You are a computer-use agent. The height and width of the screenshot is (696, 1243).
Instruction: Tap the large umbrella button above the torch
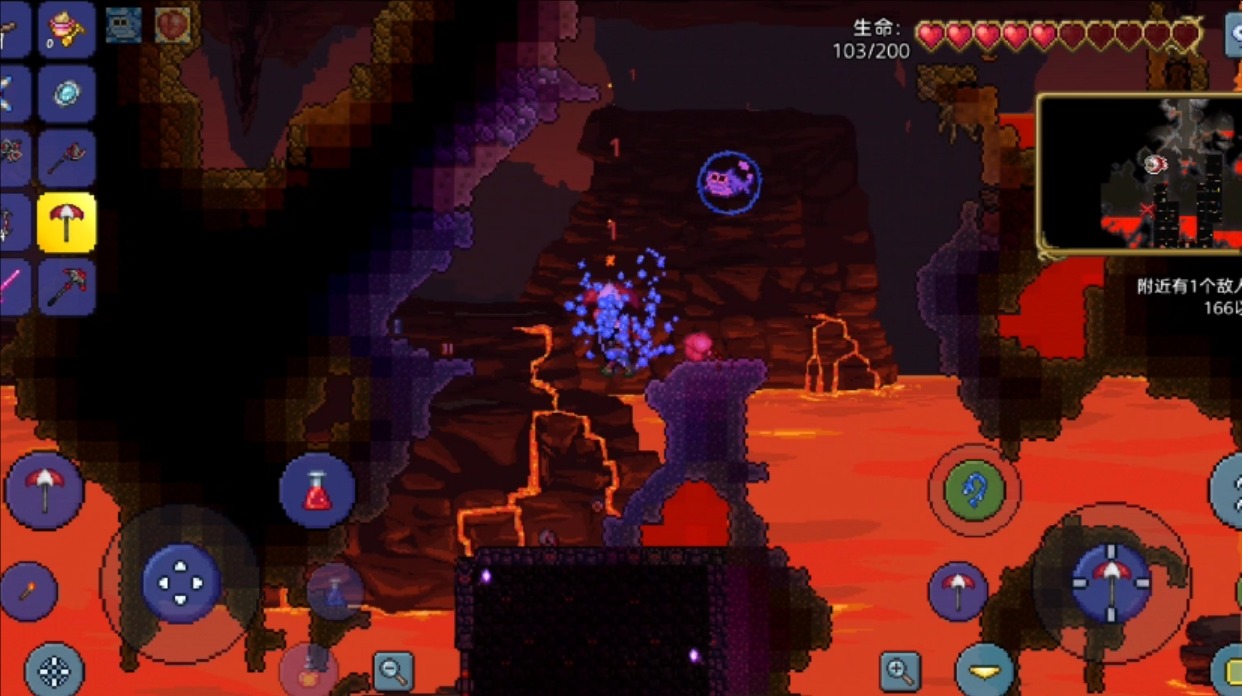tap(44, 490)
